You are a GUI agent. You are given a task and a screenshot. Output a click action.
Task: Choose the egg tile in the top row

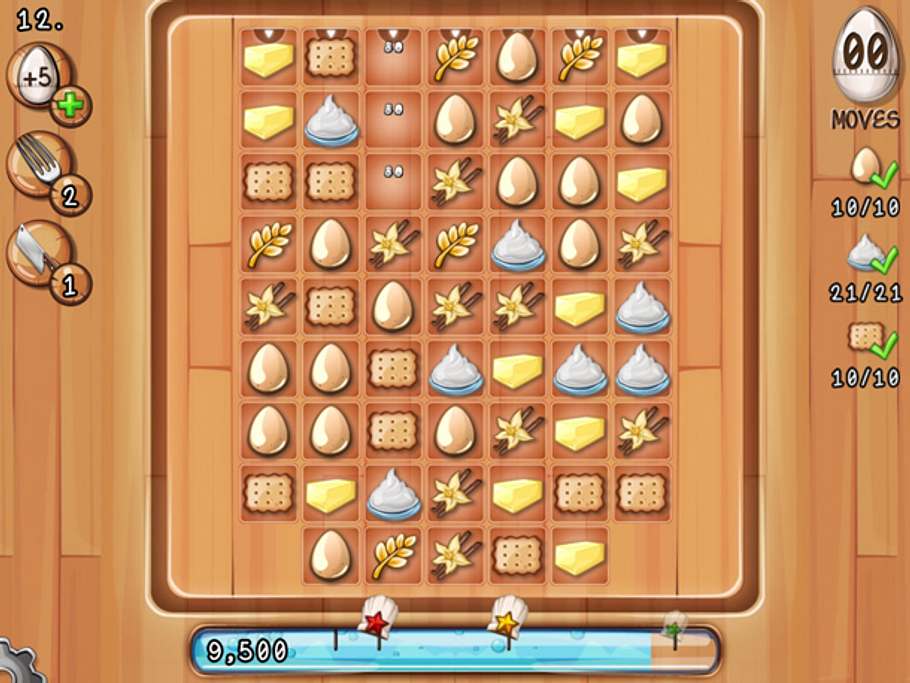(517, 58)
